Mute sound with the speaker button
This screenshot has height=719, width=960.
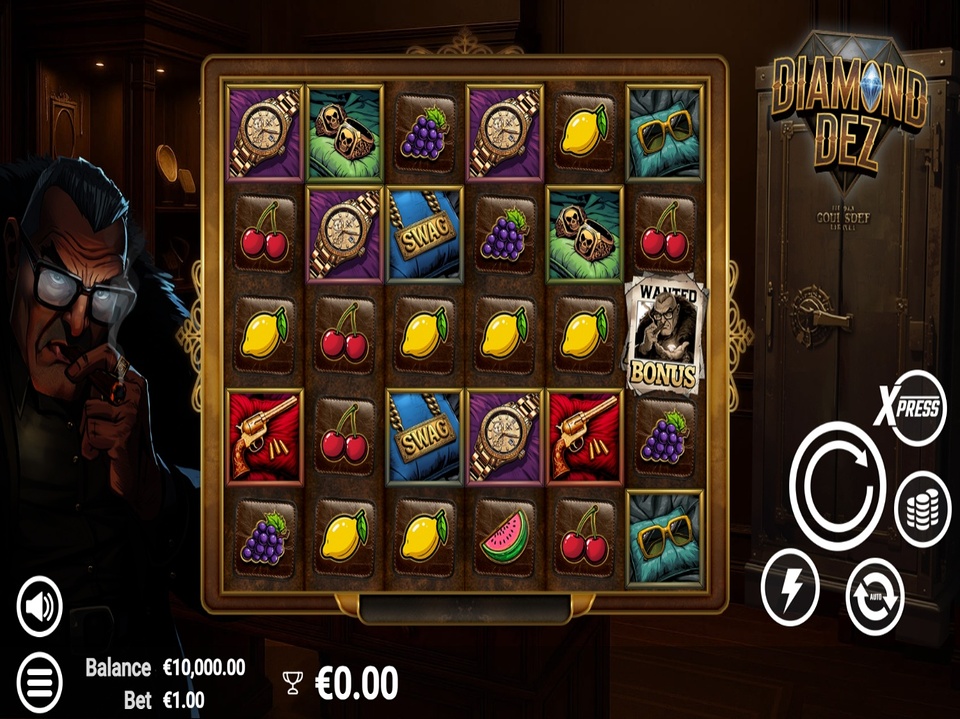[40, 606]
